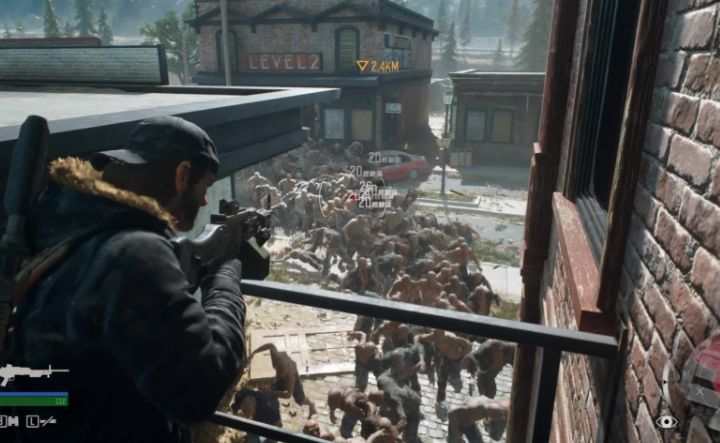This screenshot has height=443, width=720.
Task: Click the eye visibility indicator icon
Action: (x=666, y=421)
